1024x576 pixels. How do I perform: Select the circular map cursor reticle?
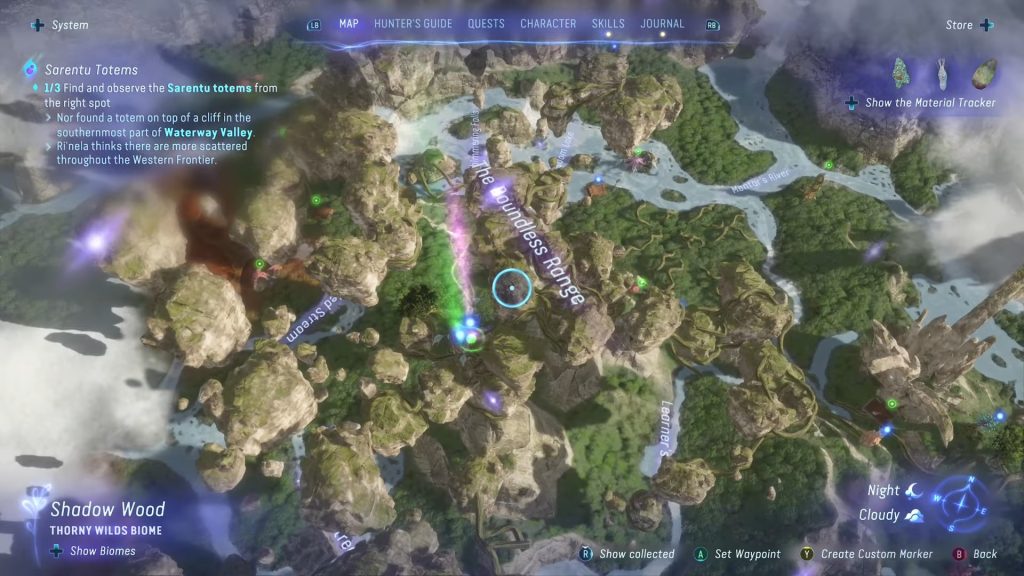[512, 288]
